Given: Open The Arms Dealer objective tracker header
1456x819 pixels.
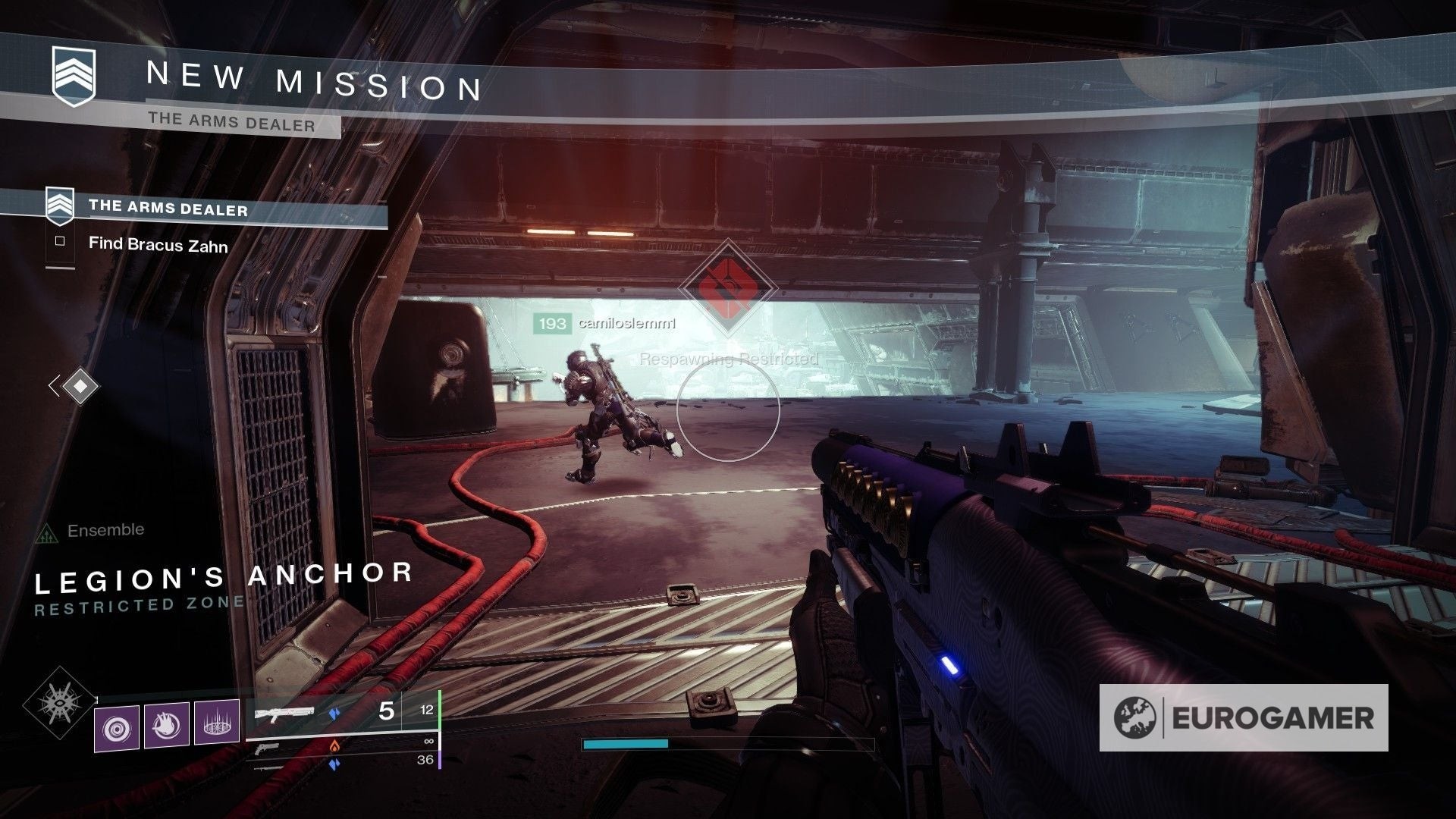Looking at the screenshot, I should pyautogui.click(x=168, y=209).
